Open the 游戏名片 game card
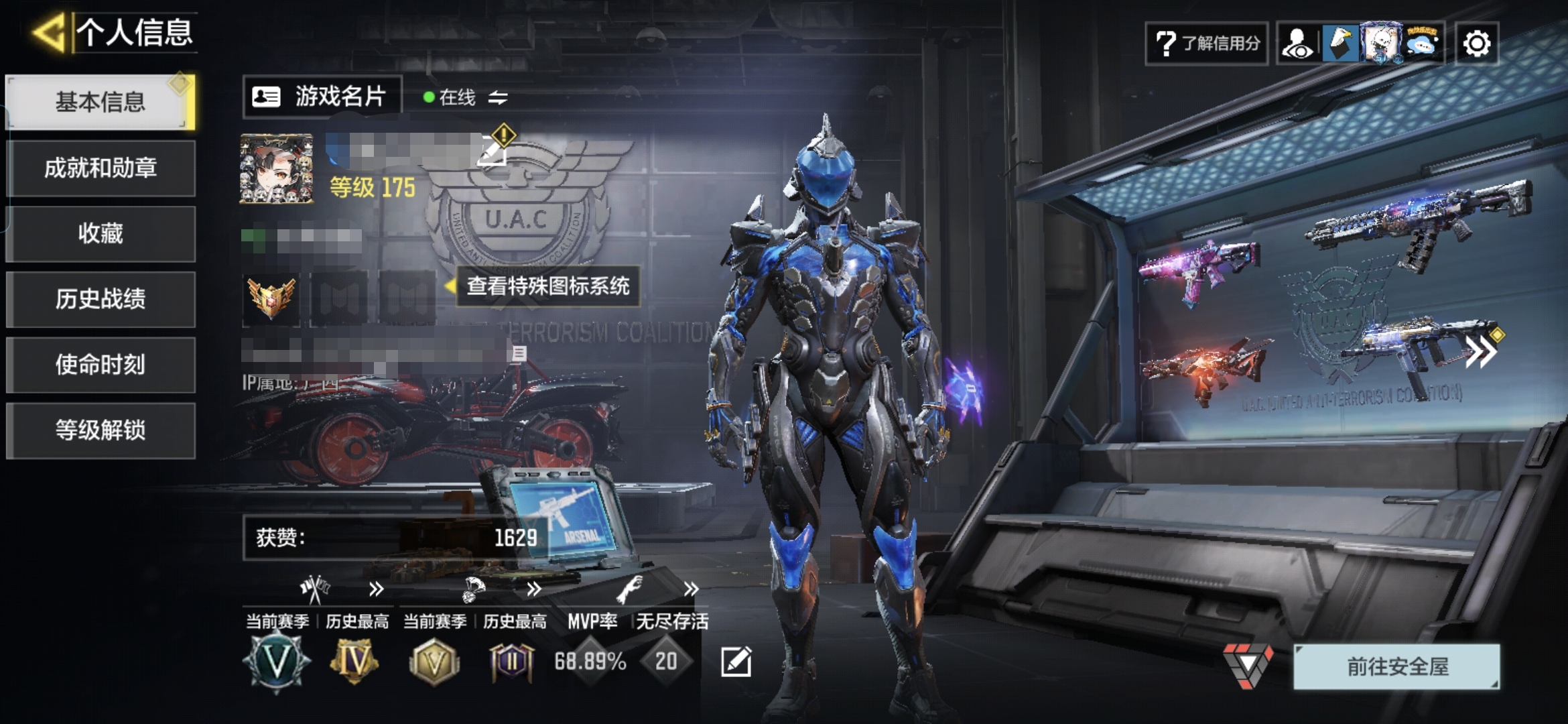 tap(322, 97)
